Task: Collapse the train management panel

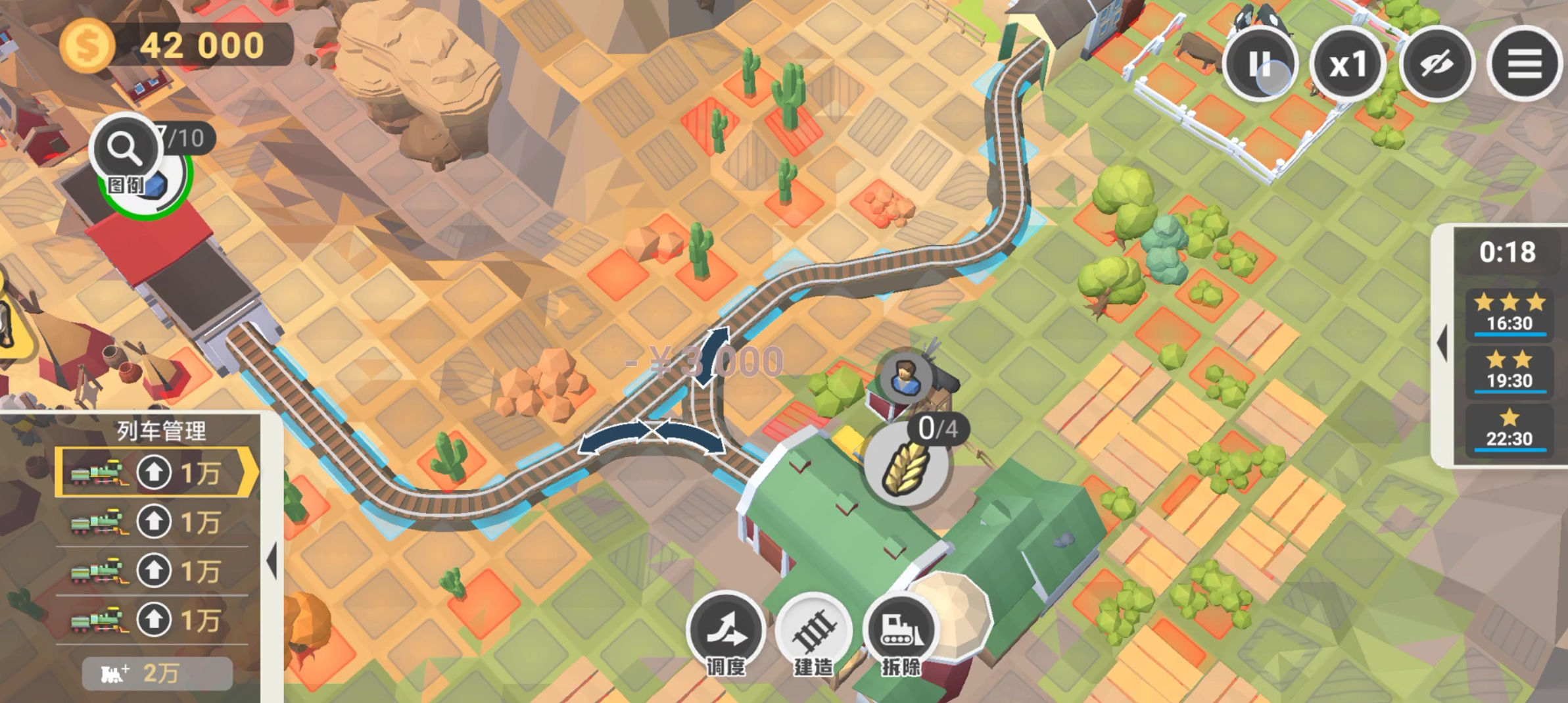Action: (x=272, y=561)
